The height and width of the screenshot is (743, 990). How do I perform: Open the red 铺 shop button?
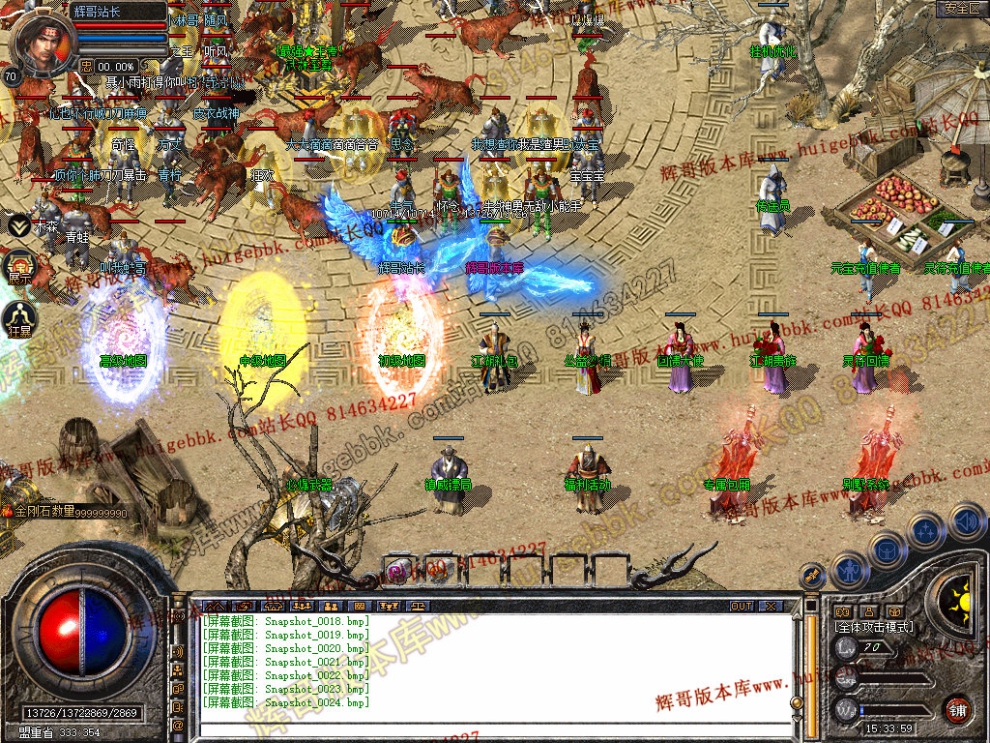[x=957, y=709]
